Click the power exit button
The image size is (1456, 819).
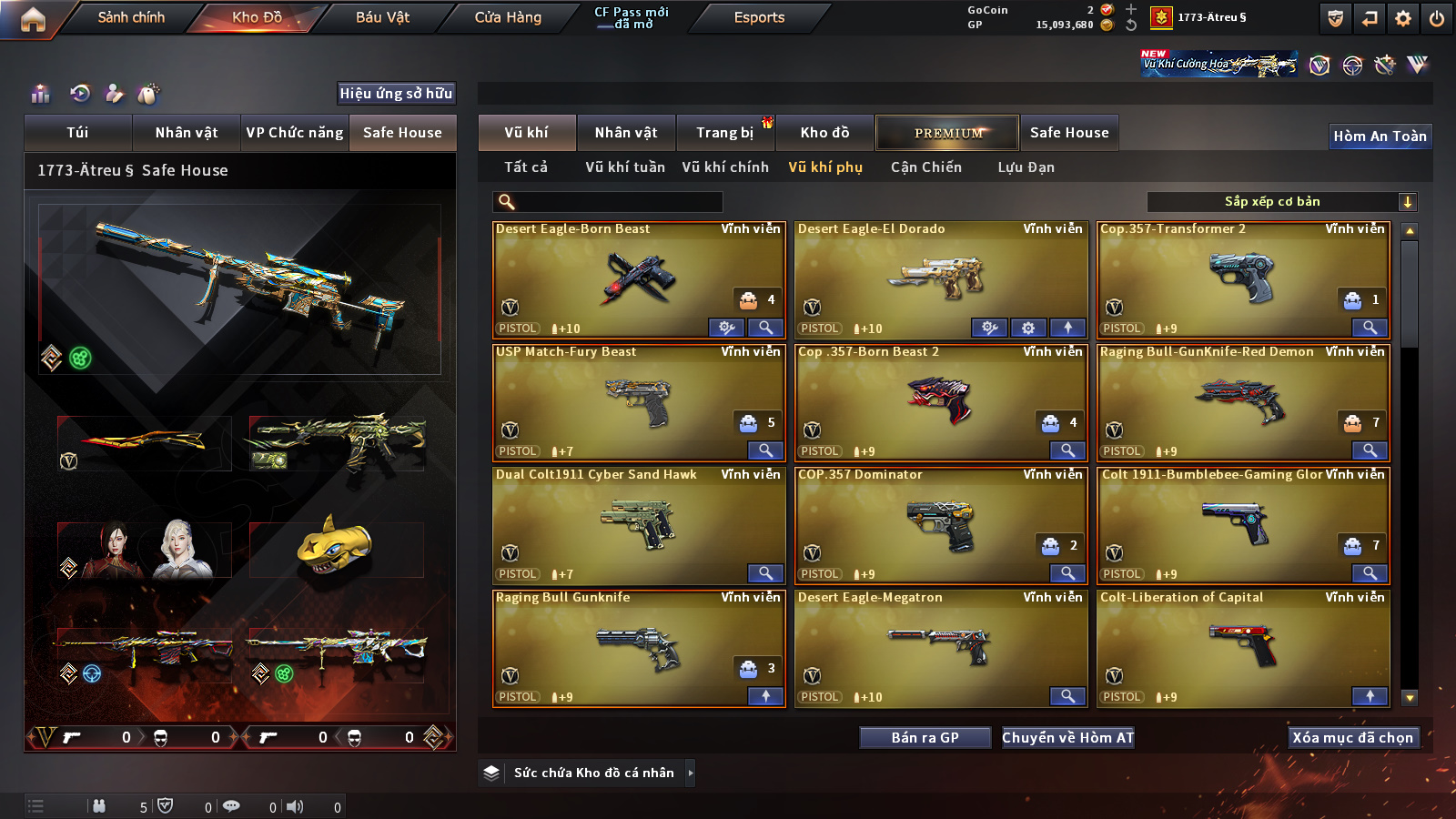(1437, 18)
